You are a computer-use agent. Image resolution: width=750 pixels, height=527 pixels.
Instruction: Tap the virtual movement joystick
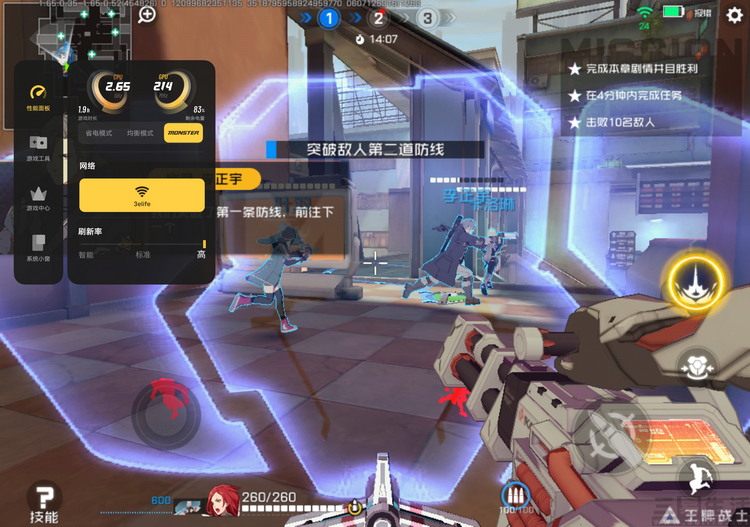click(166, 413)
